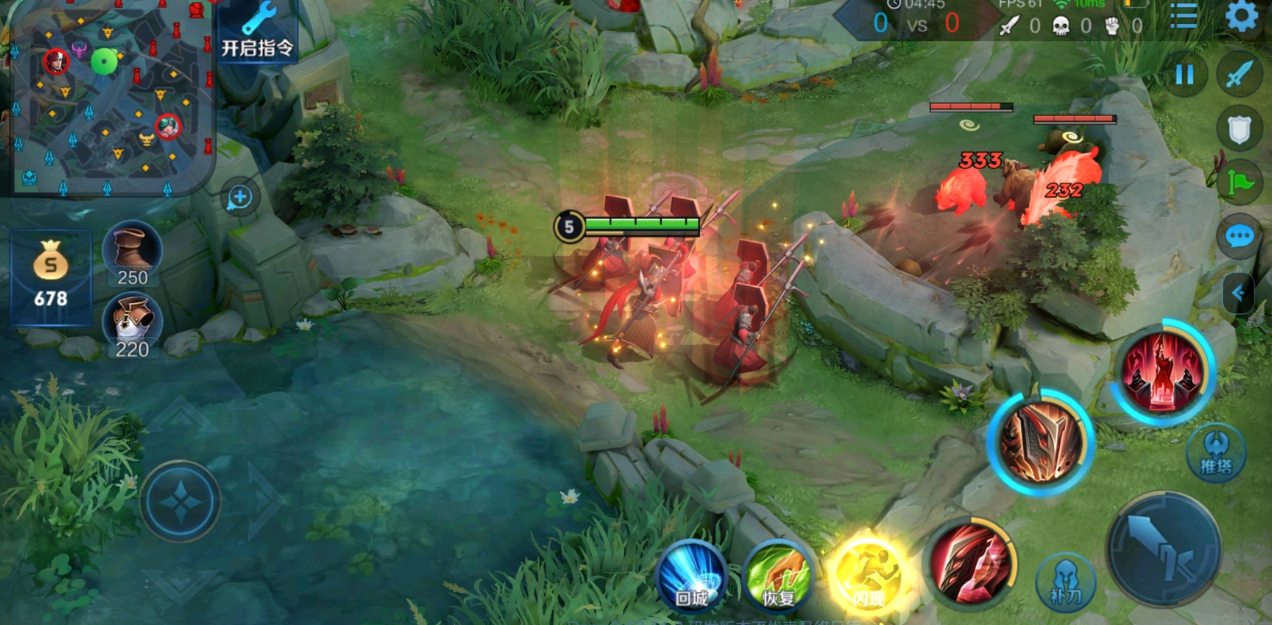The height and width of the screenshot is (625, 1272).
Task: Pause the match with the pause button
Action: 1185,75
